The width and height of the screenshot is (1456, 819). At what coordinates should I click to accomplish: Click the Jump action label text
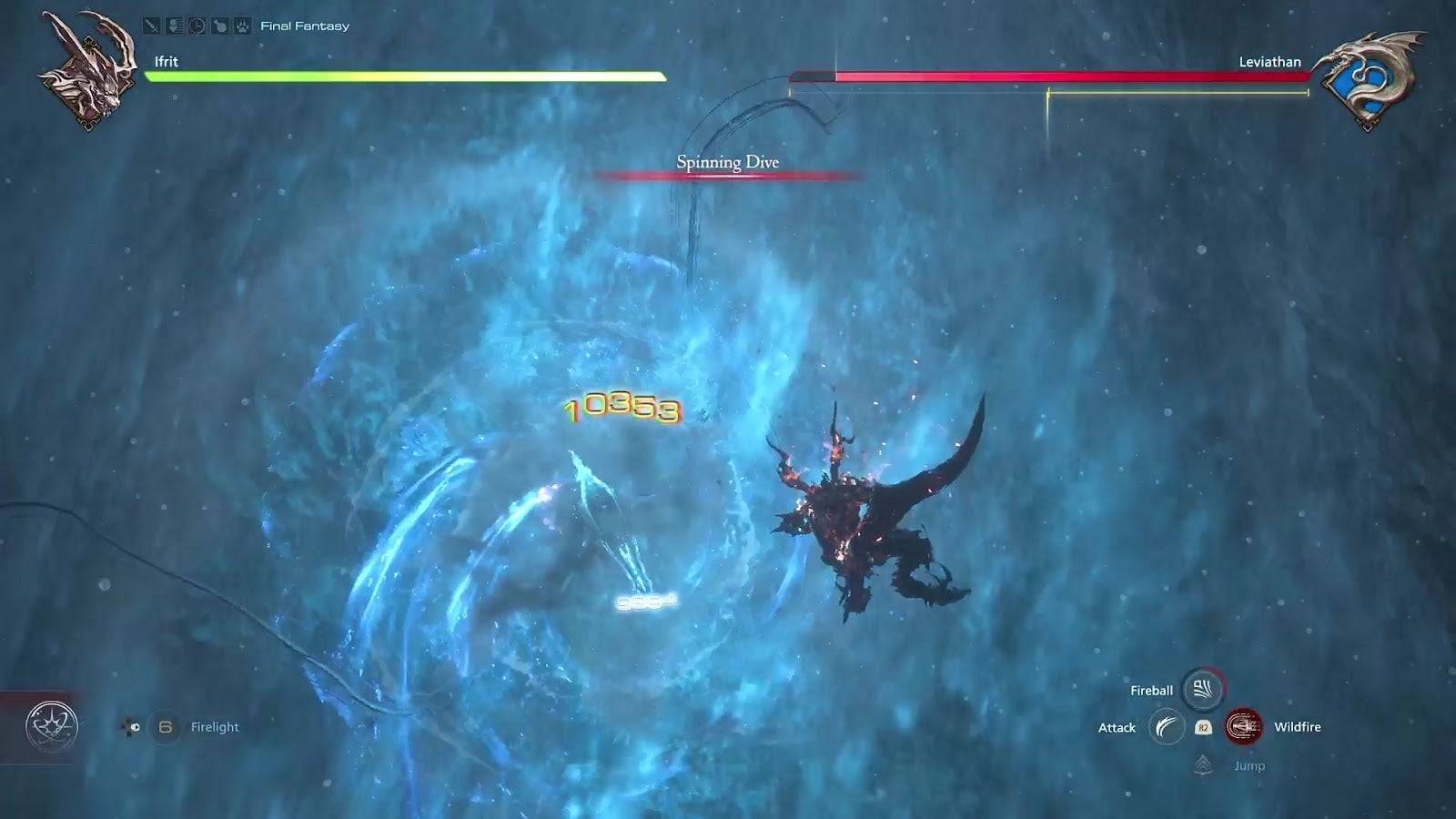click(x=1249, y=765)
